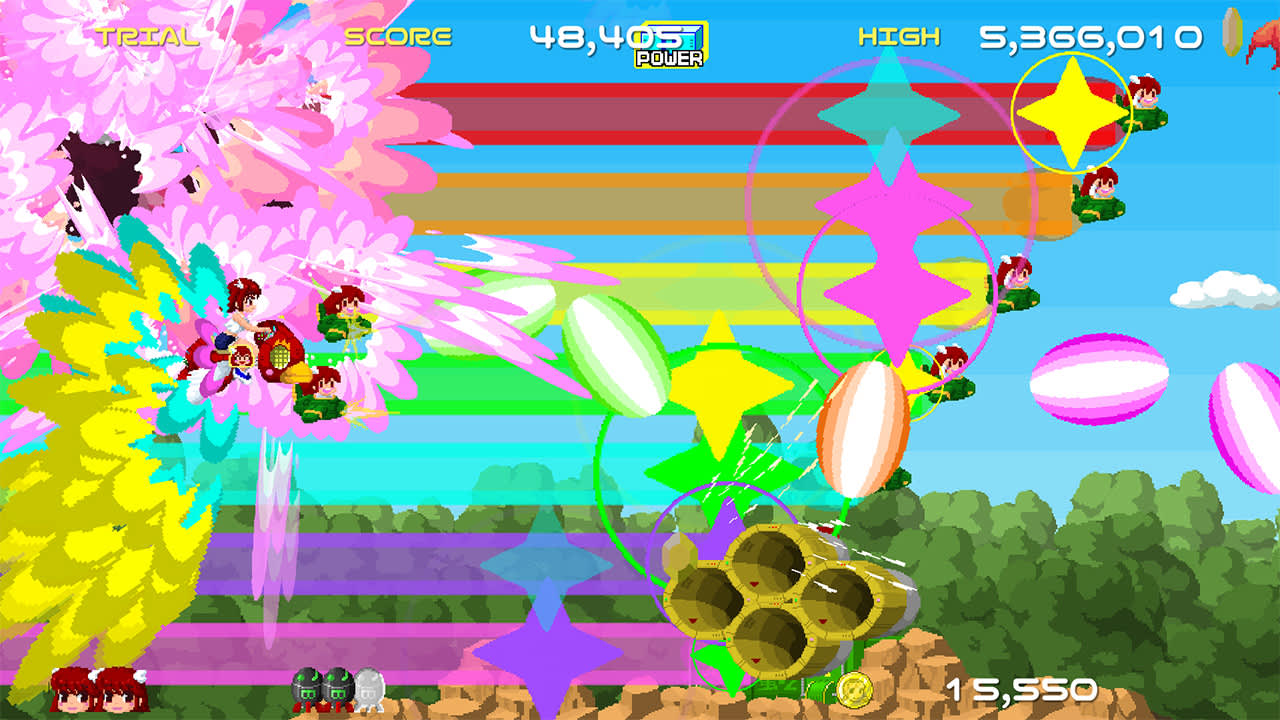Click the red creature at the top-right edge

(1268, 38)
